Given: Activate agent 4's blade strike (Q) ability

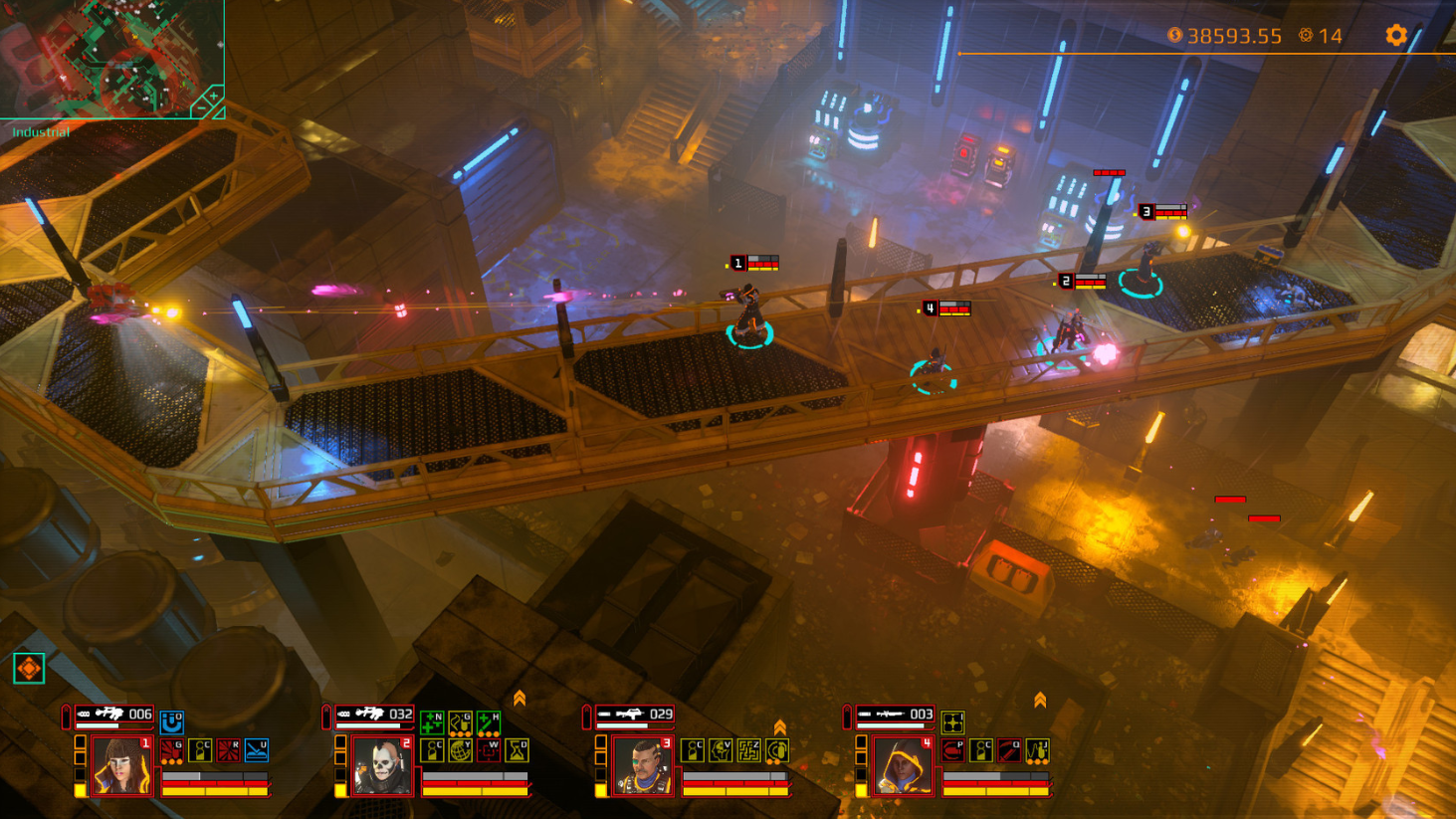Looking at the screenshot, I should [x=1008, y=748].
